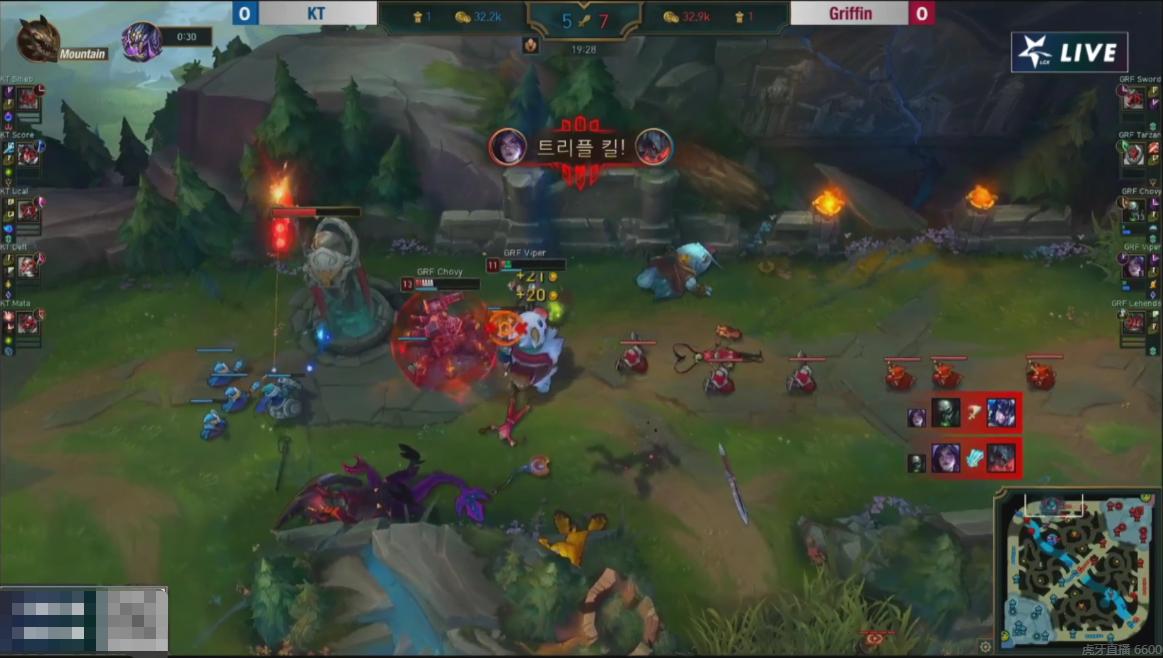Choose KT Ucal's champion portrait
1163x658 pixels.
tap(28, 210)
